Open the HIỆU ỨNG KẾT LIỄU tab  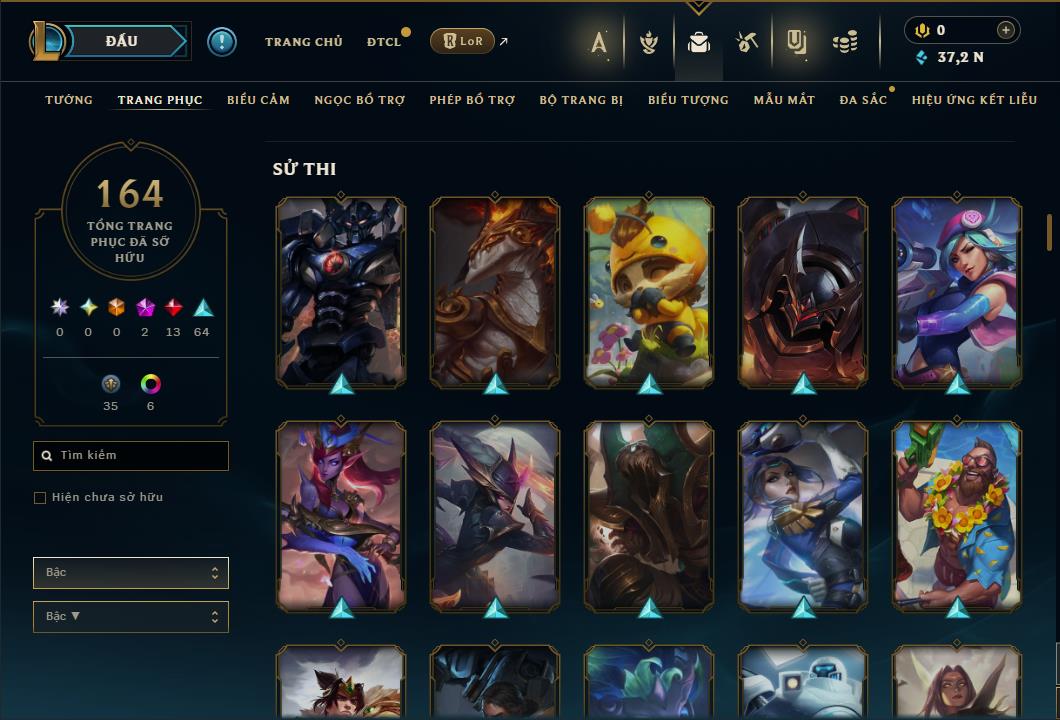973,100
